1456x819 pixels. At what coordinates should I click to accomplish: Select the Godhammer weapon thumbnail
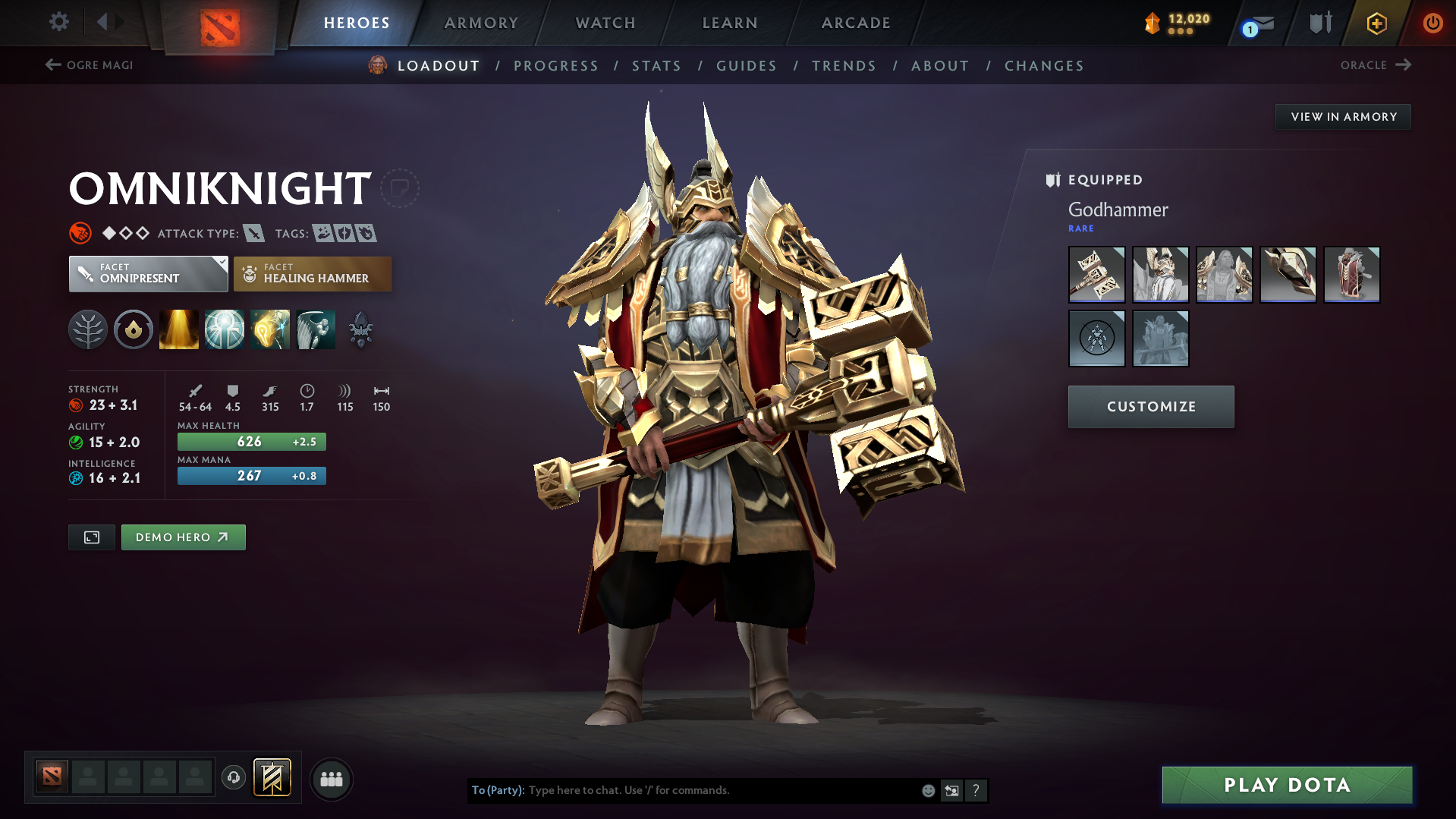1096,275
